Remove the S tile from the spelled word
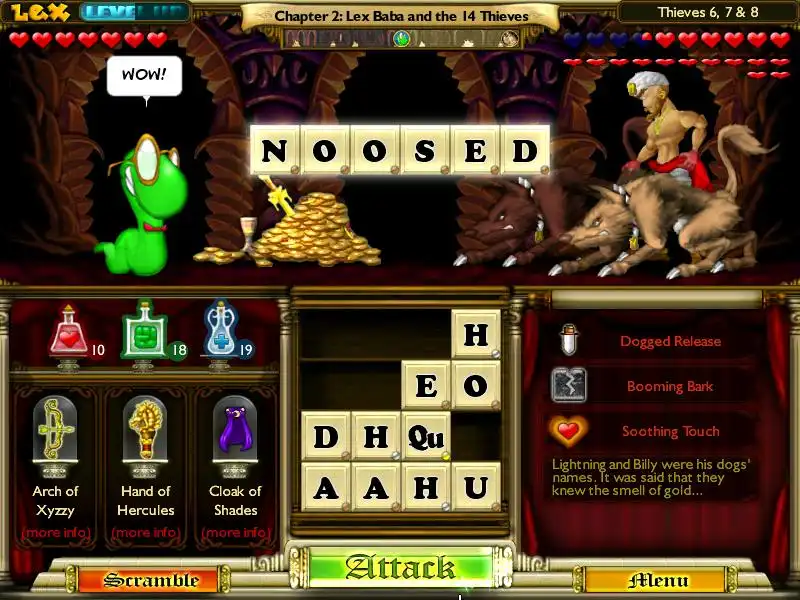Viewport: 800px width, 600px height. (425, 151)
